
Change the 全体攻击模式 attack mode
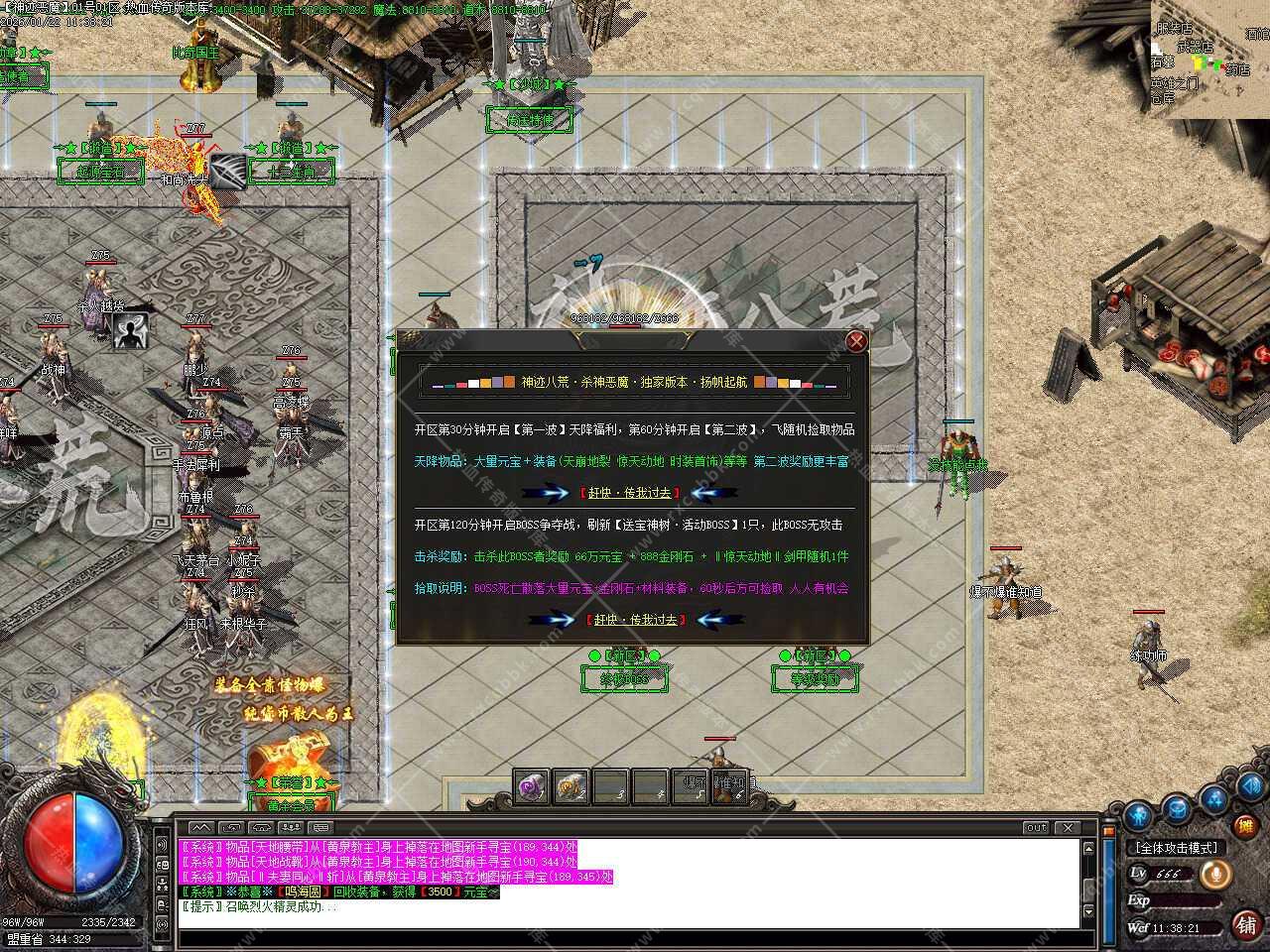tap(1177, 848)
